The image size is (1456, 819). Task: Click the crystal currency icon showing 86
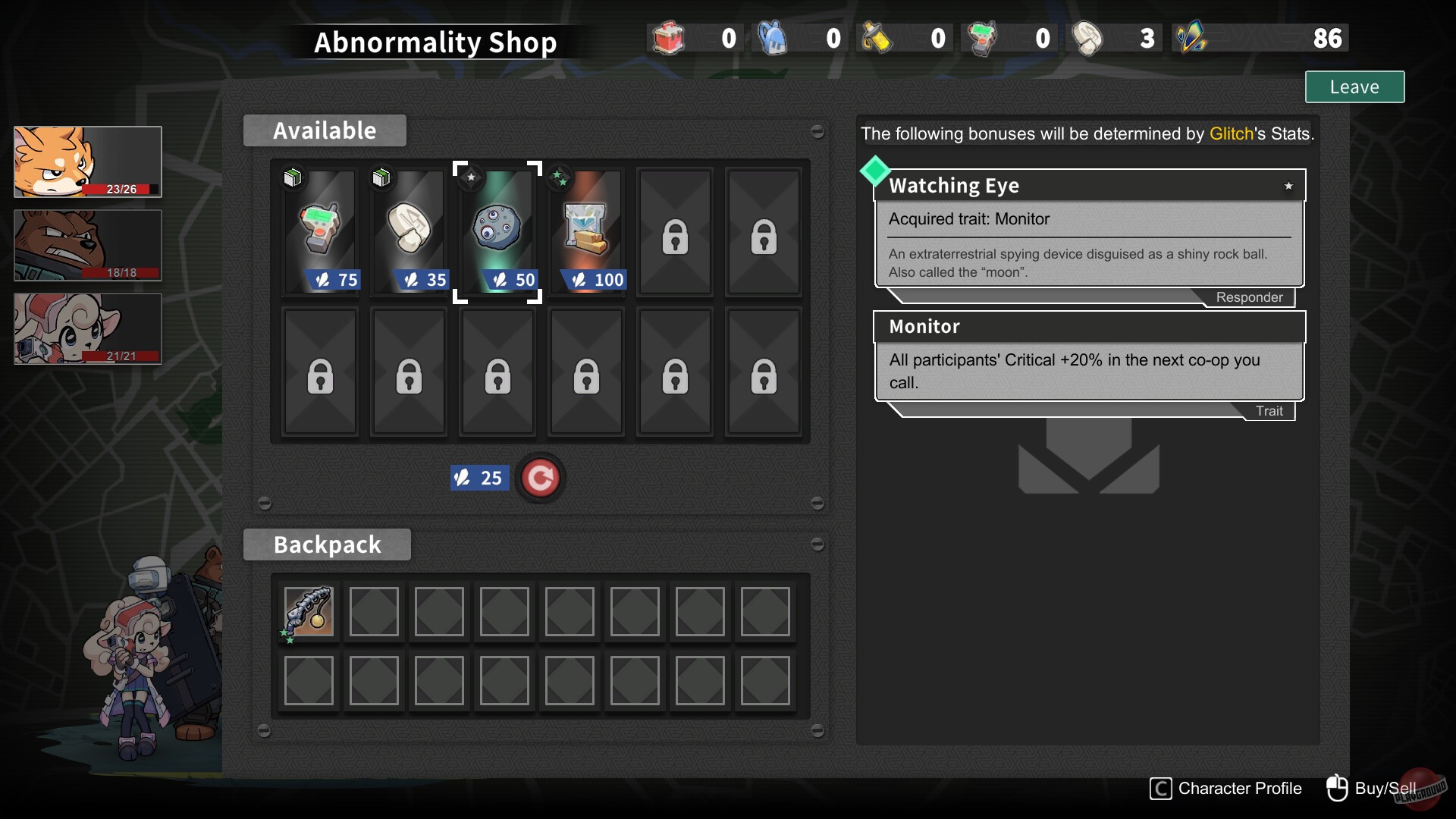(x=1188, y=37)
